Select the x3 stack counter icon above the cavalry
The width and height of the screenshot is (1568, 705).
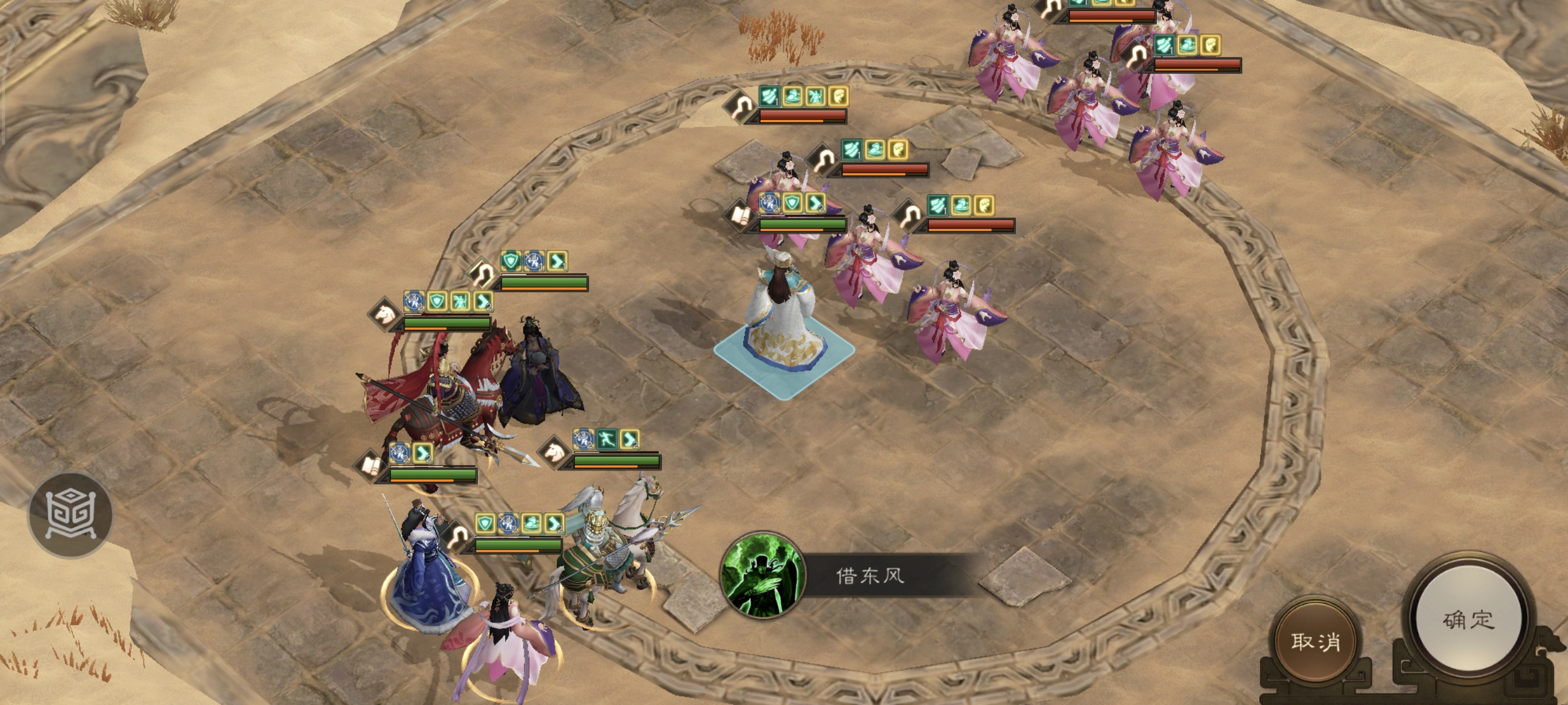413,303
